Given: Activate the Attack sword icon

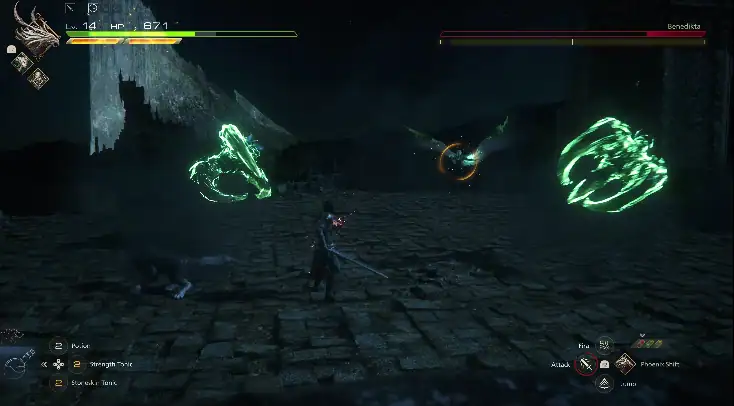Looking at the screenshot, I should (x=584, y=364).
